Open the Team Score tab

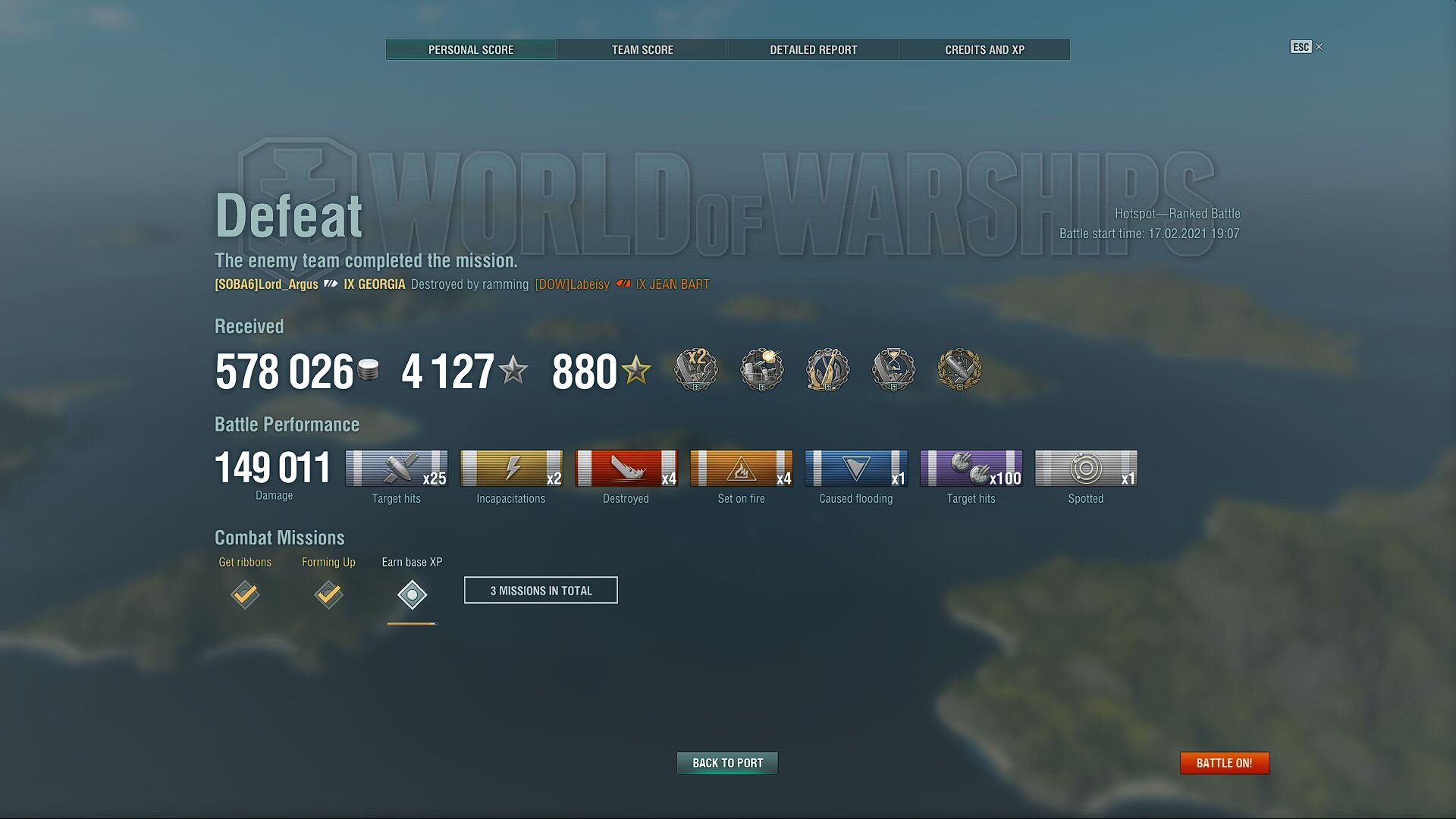coord(642,50)
